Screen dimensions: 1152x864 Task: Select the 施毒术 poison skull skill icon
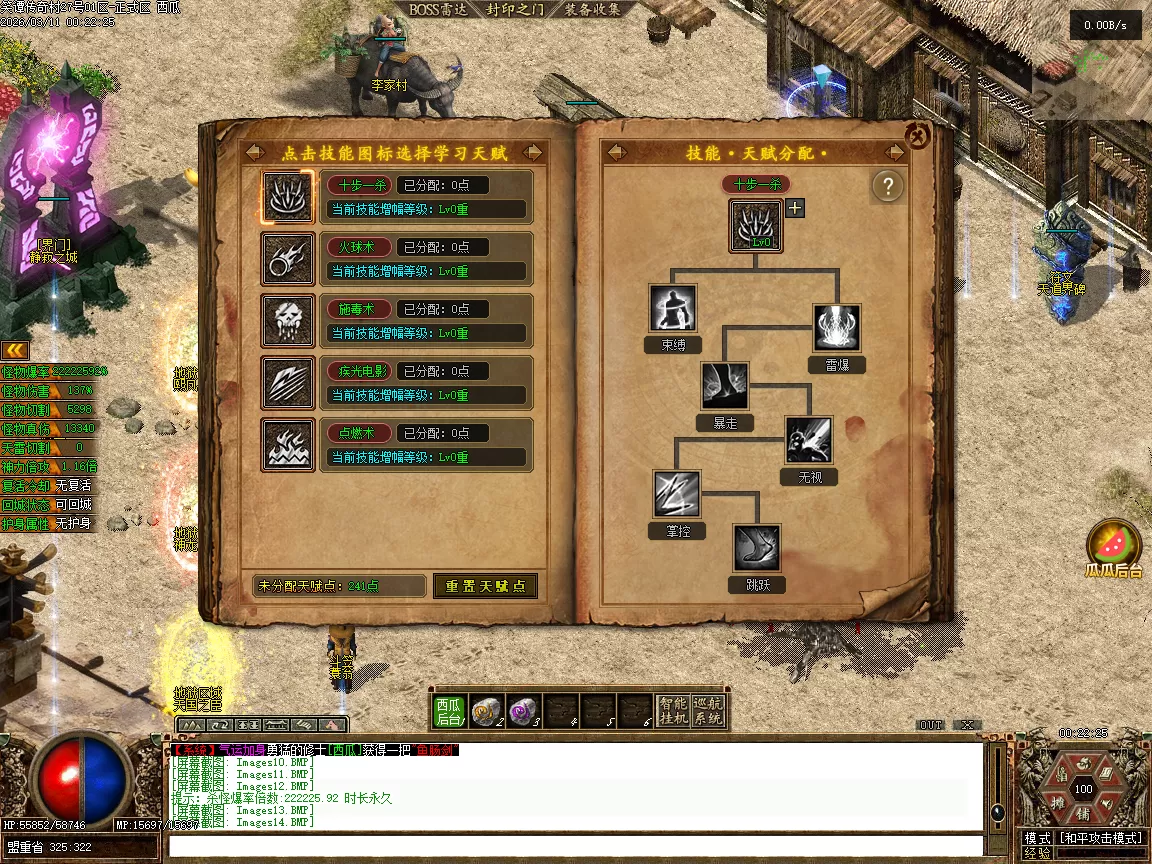pyautogui.click(x=281, y=321)
